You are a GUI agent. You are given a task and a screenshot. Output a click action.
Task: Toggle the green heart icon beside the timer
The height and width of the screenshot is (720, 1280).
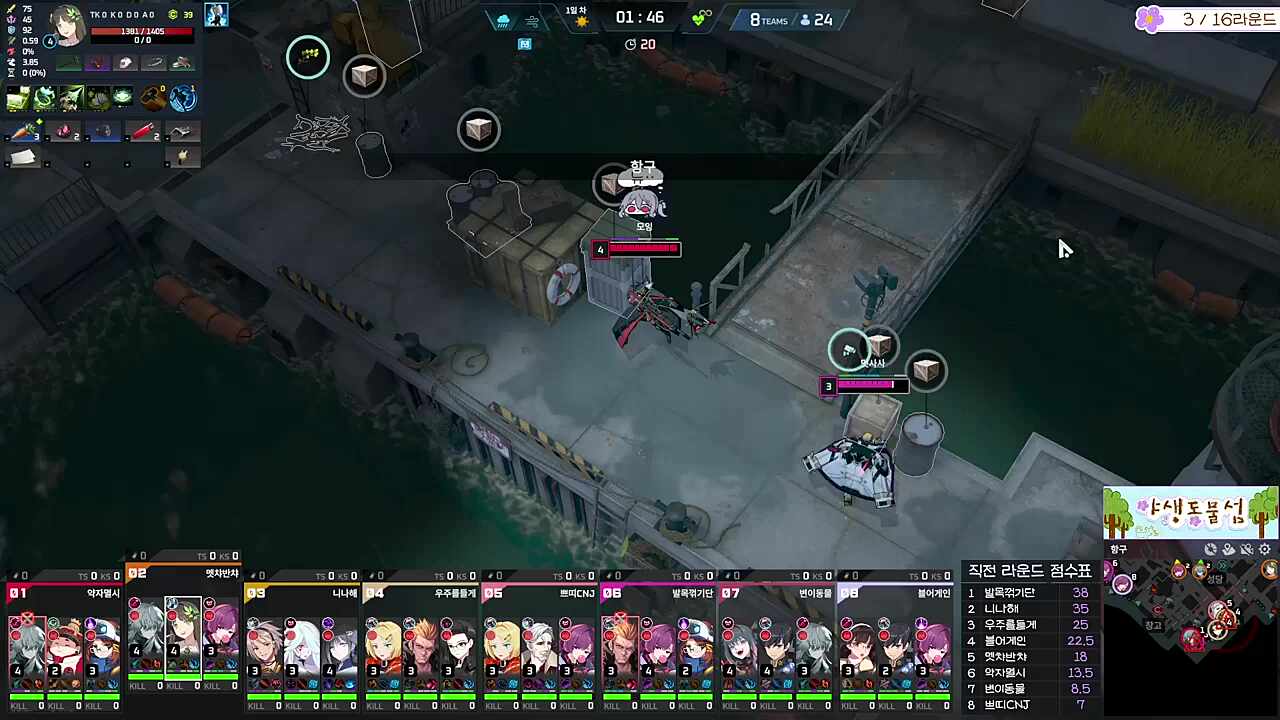[700, 18]
